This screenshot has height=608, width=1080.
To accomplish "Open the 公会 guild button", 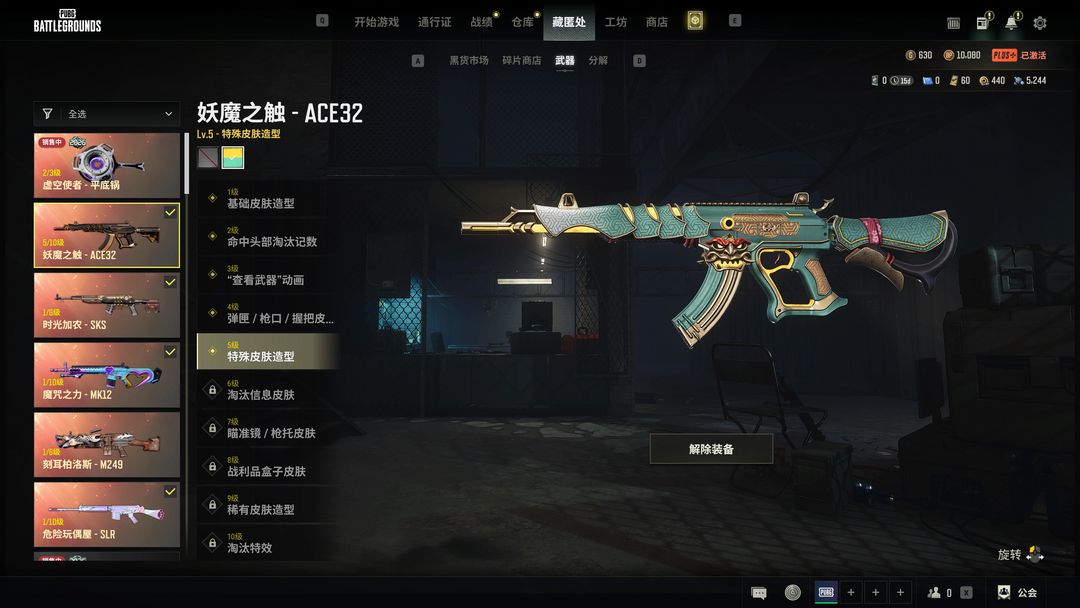I will tap(1018, 592).
